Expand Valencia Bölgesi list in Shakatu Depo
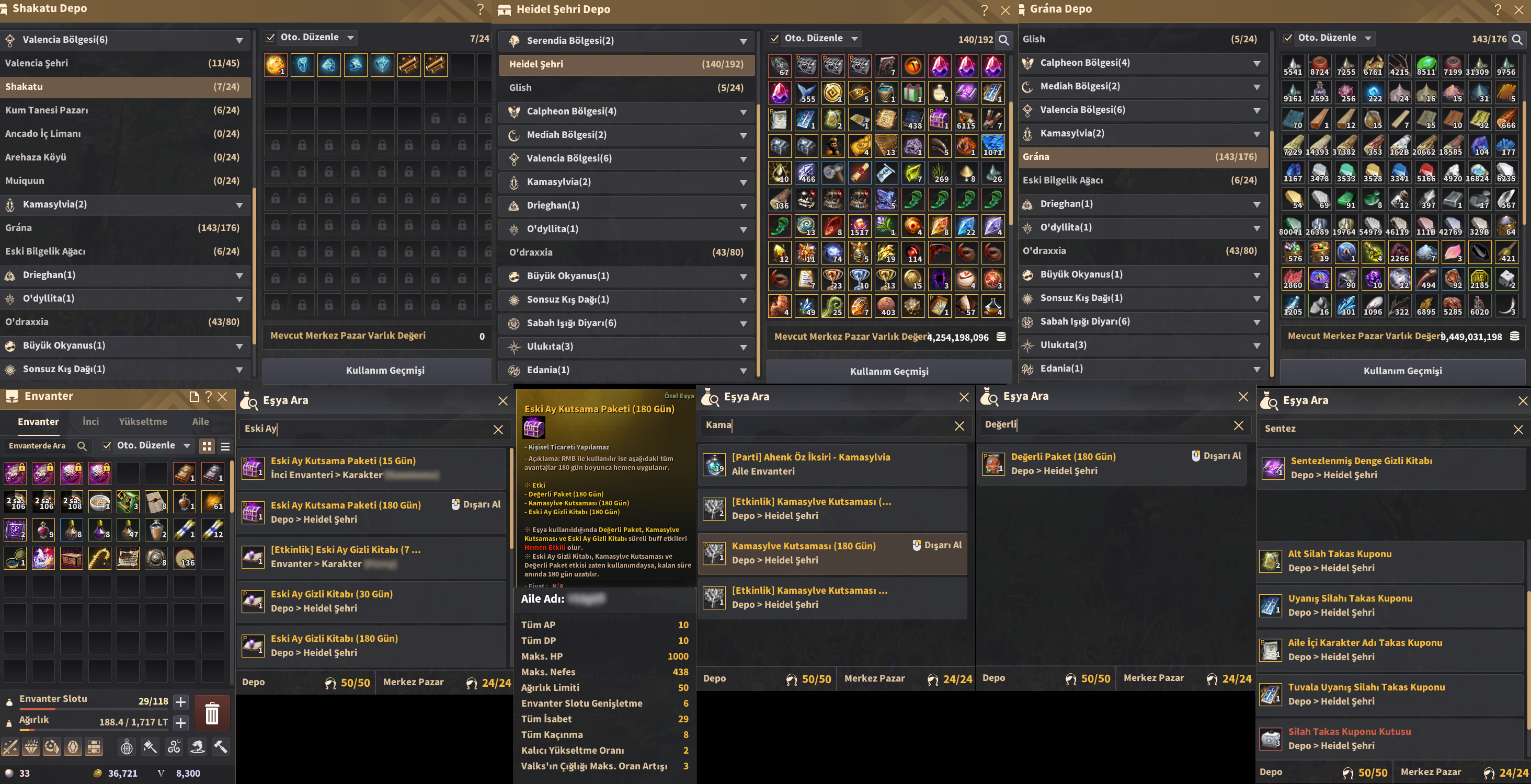 pyautogui.click(x=240, y=40)
